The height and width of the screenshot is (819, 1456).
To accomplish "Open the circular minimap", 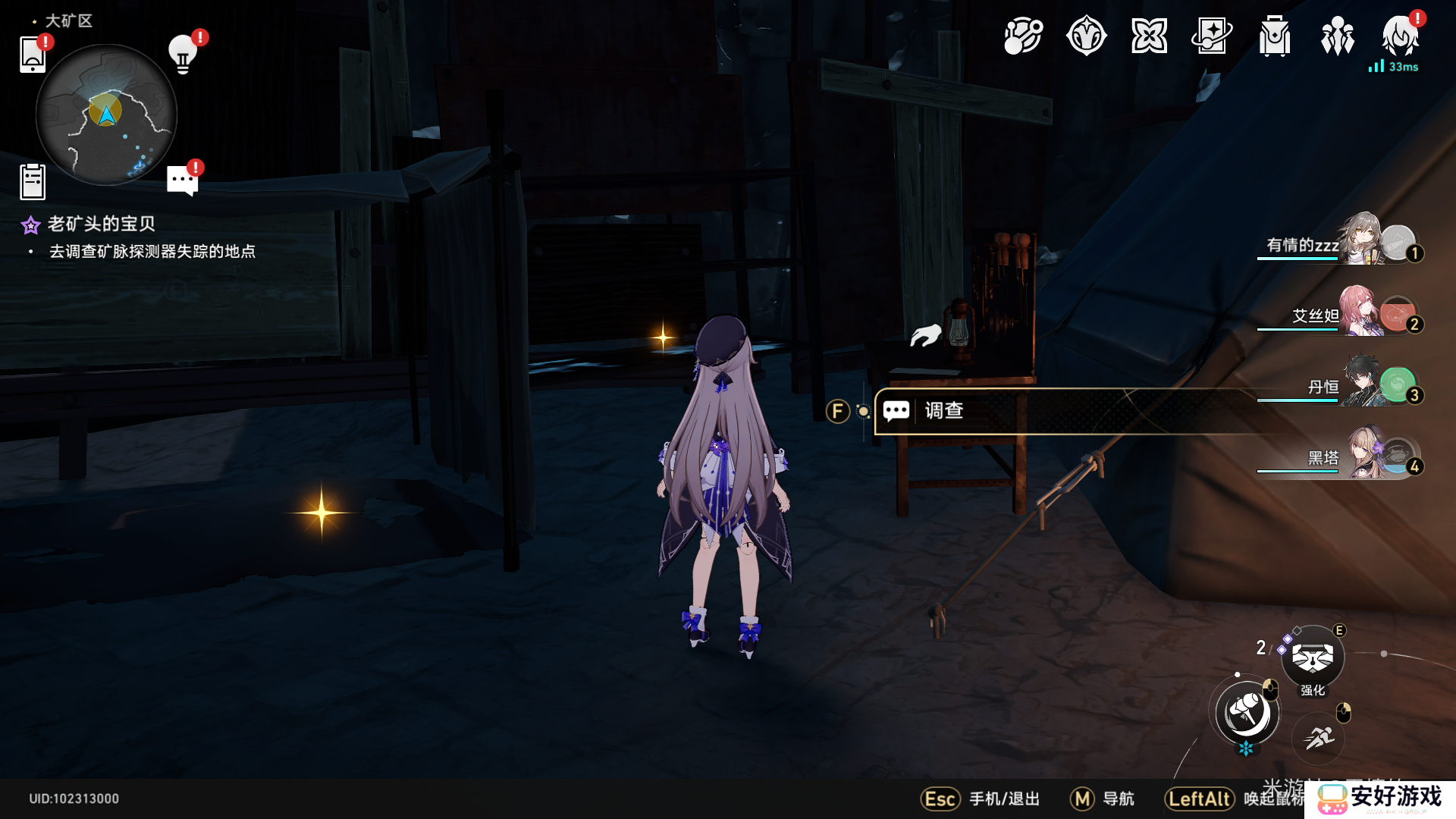I will tap(106, 115).
